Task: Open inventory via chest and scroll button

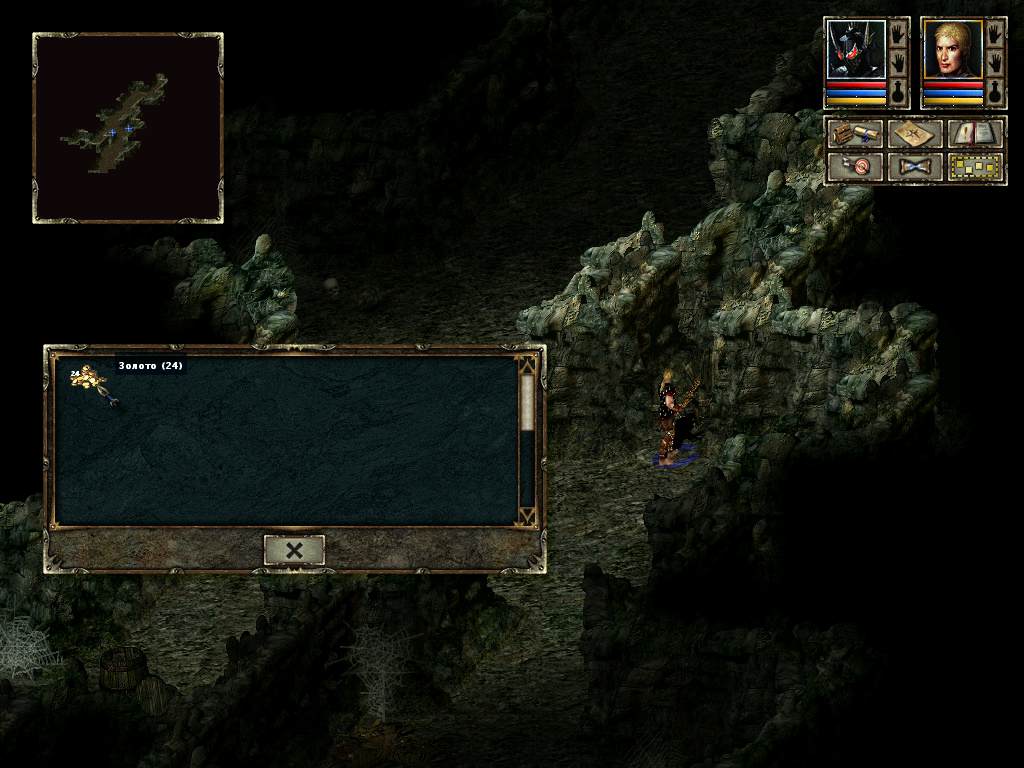Action: click(x=855, y=134)
